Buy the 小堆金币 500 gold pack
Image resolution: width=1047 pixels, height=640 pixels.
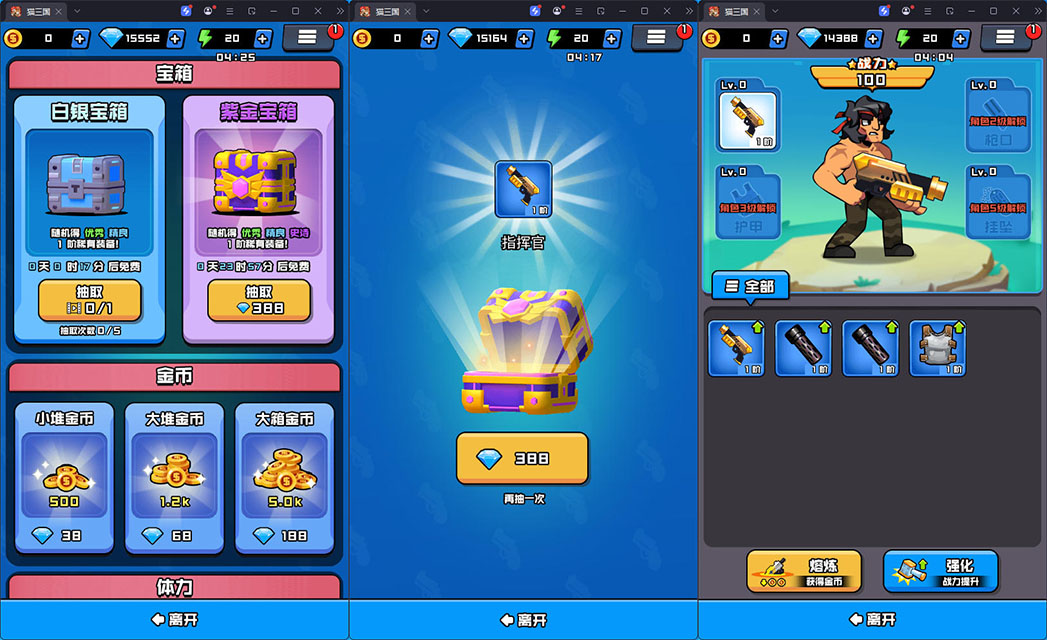click(65, 478)
